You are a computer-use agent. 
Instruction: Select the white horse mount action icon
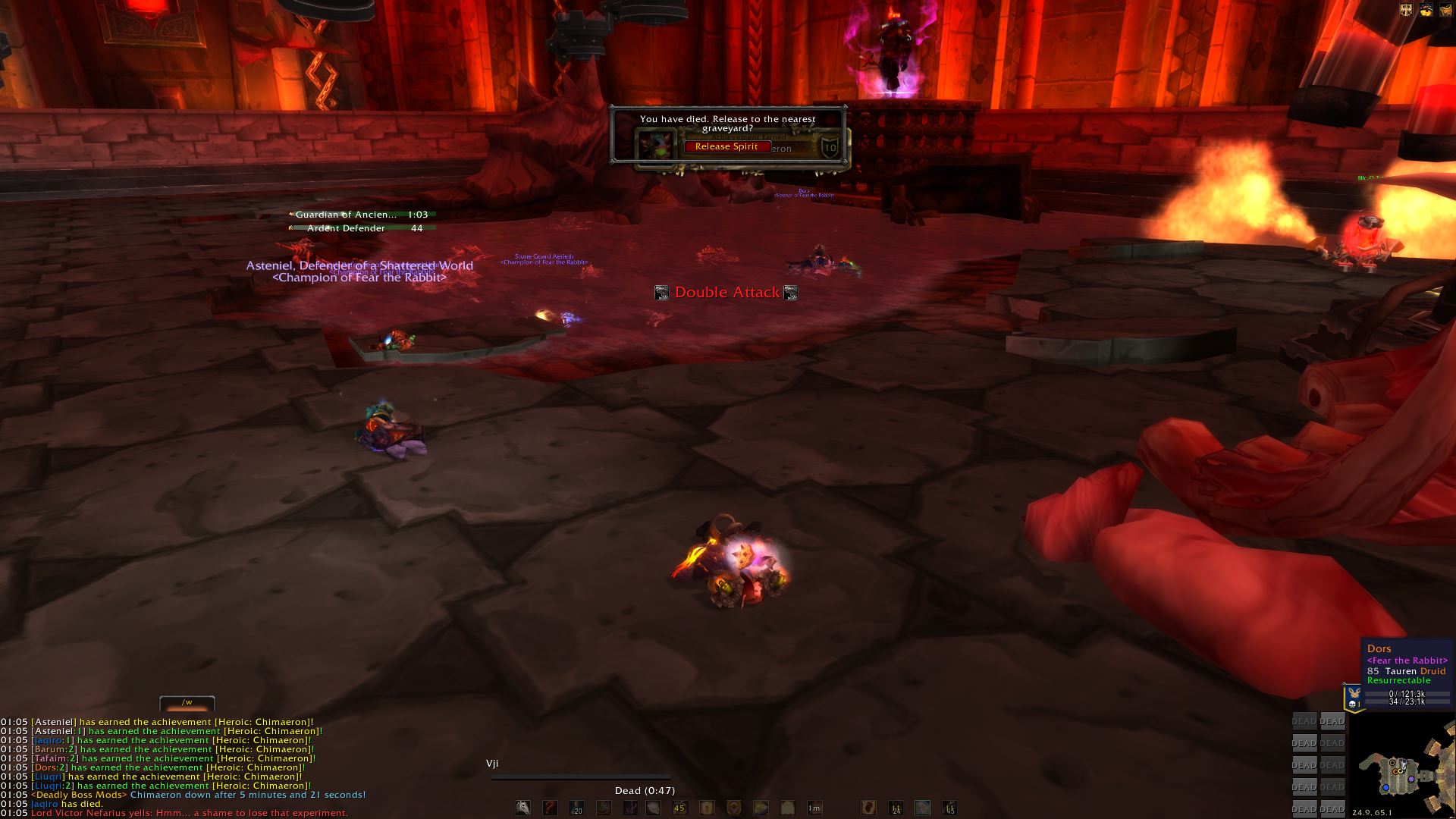pos(523,808)
